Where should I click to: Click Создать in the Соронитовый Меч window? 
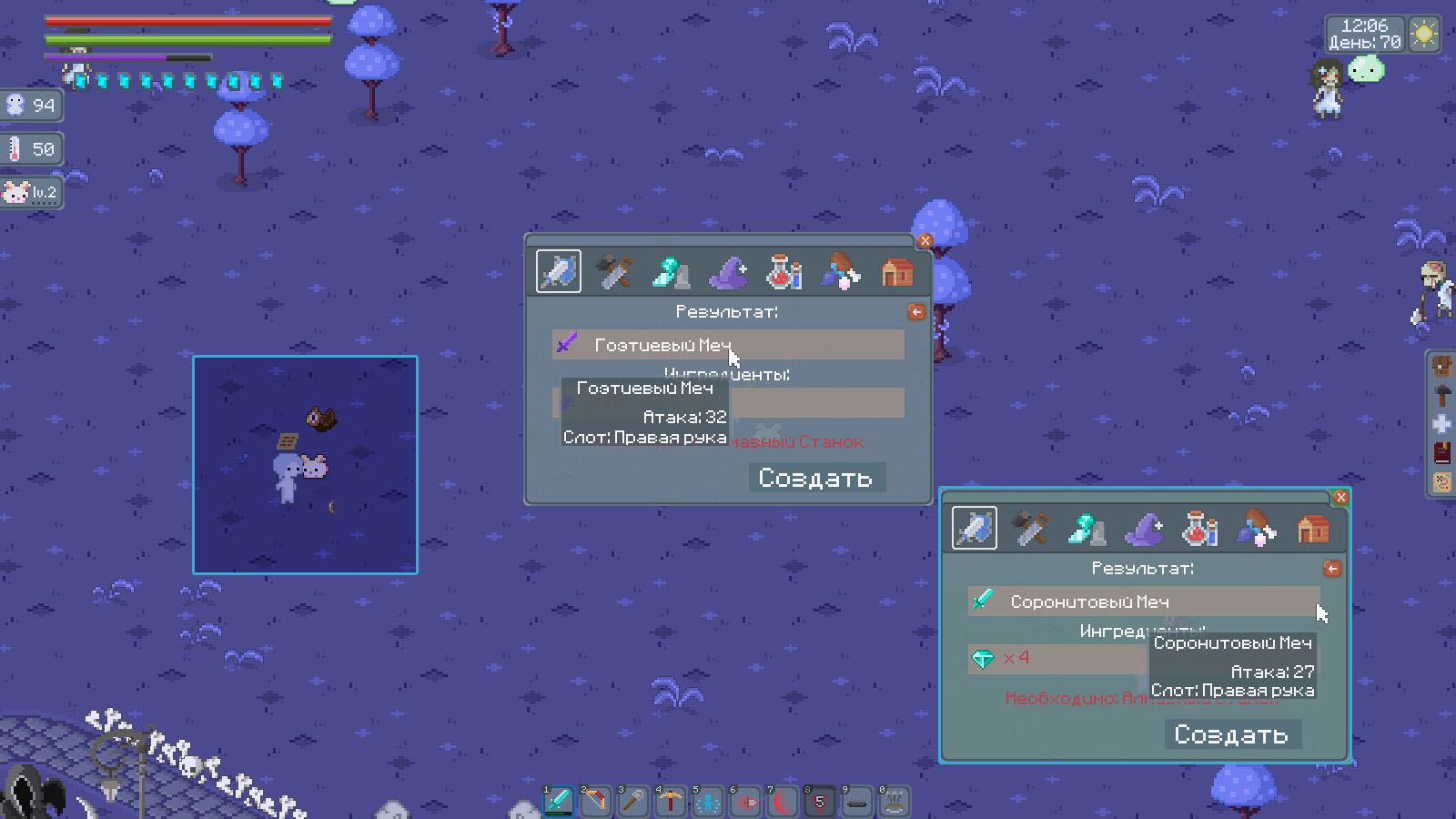(1231, 734)
